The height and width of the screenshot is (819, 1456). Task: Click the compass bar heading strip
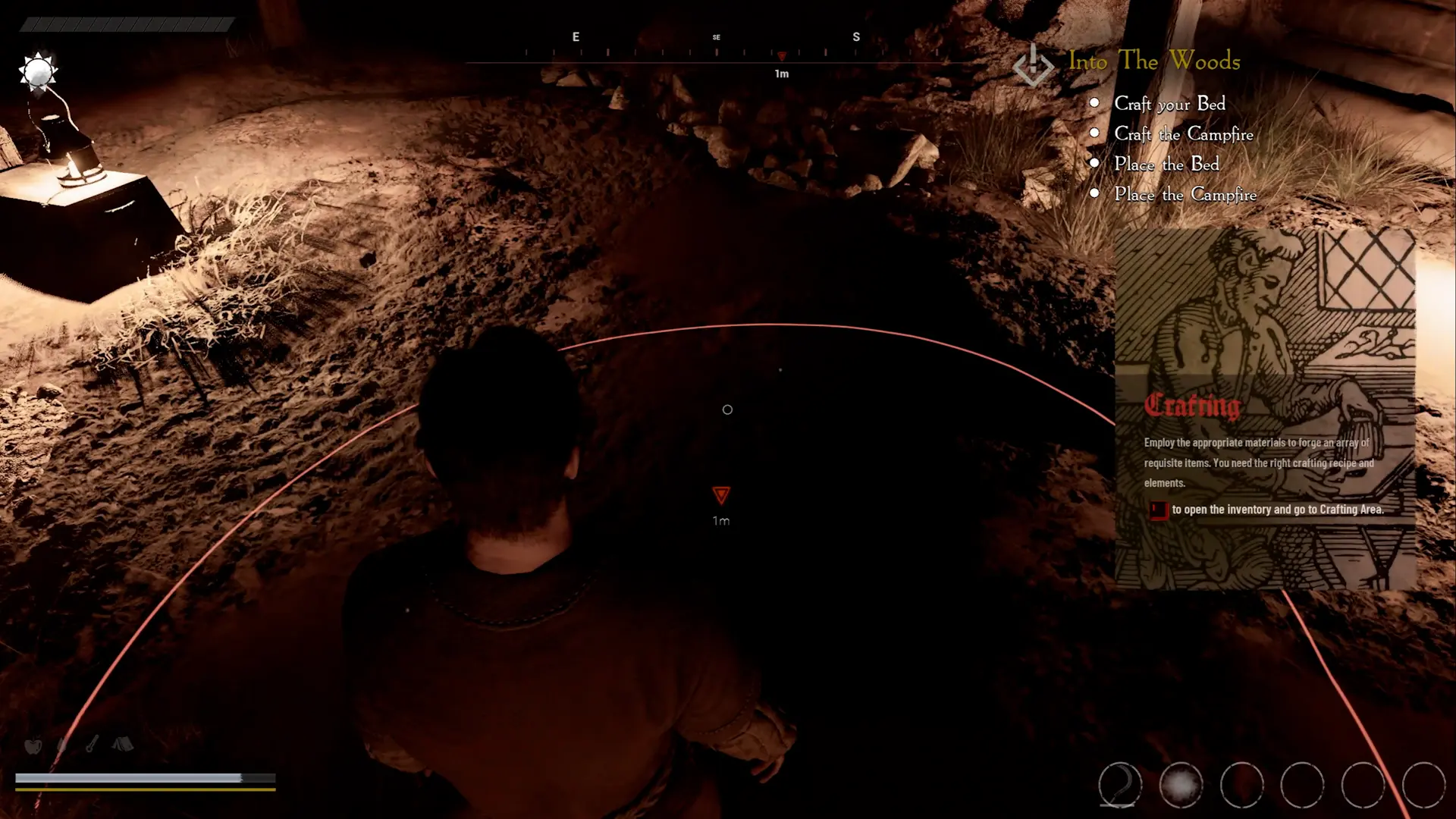tap(717, 53)
